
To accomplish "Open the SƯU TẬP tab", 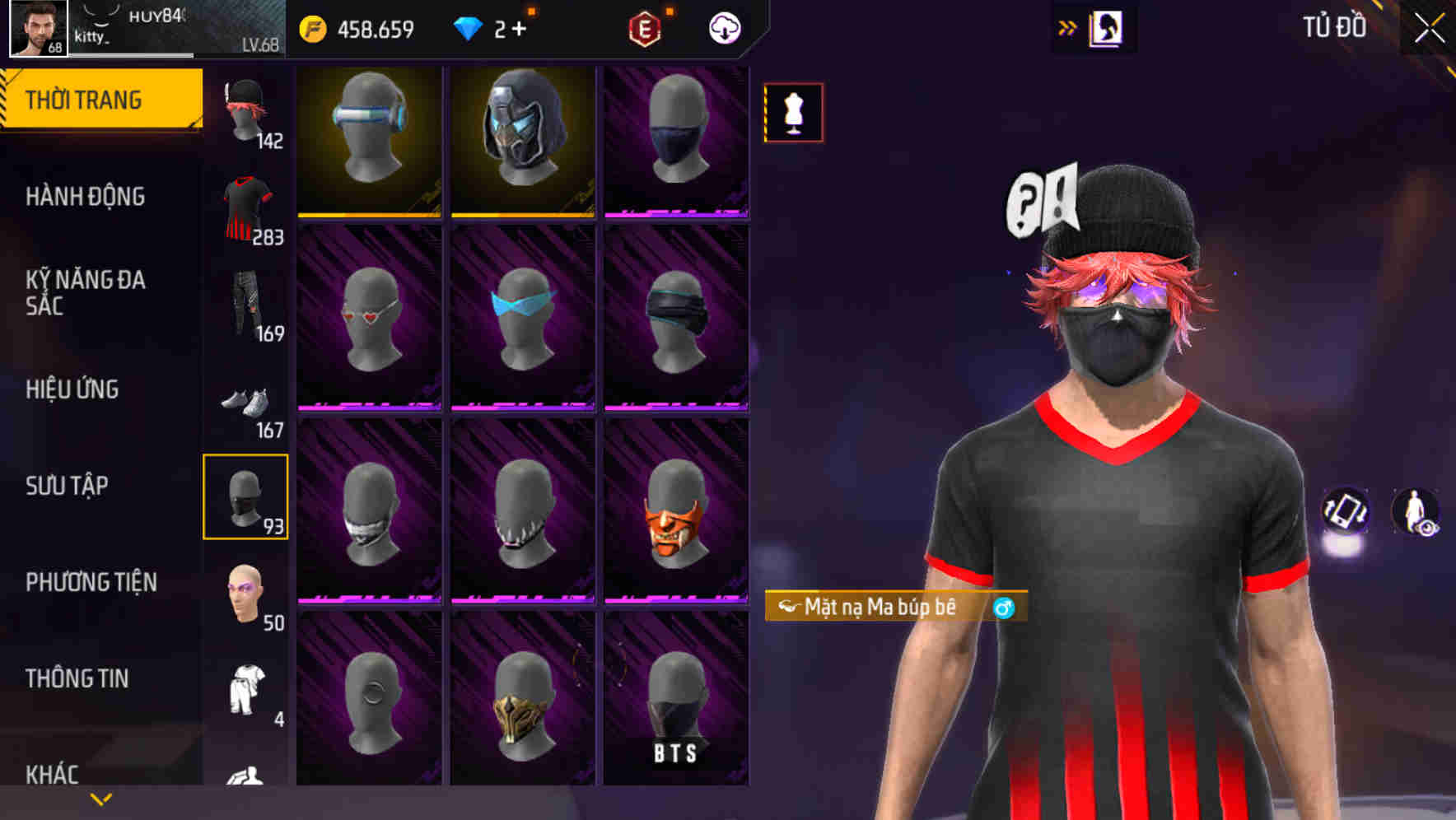I will point(69,486).
